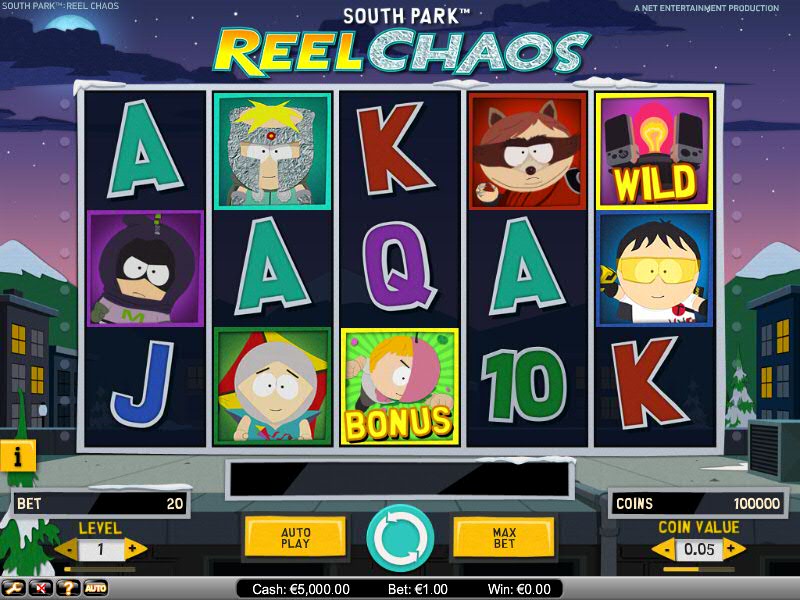This screenshot has width=800, height=600.
Task: Adjust the Level slider bar
Action: tap(100, 569)
